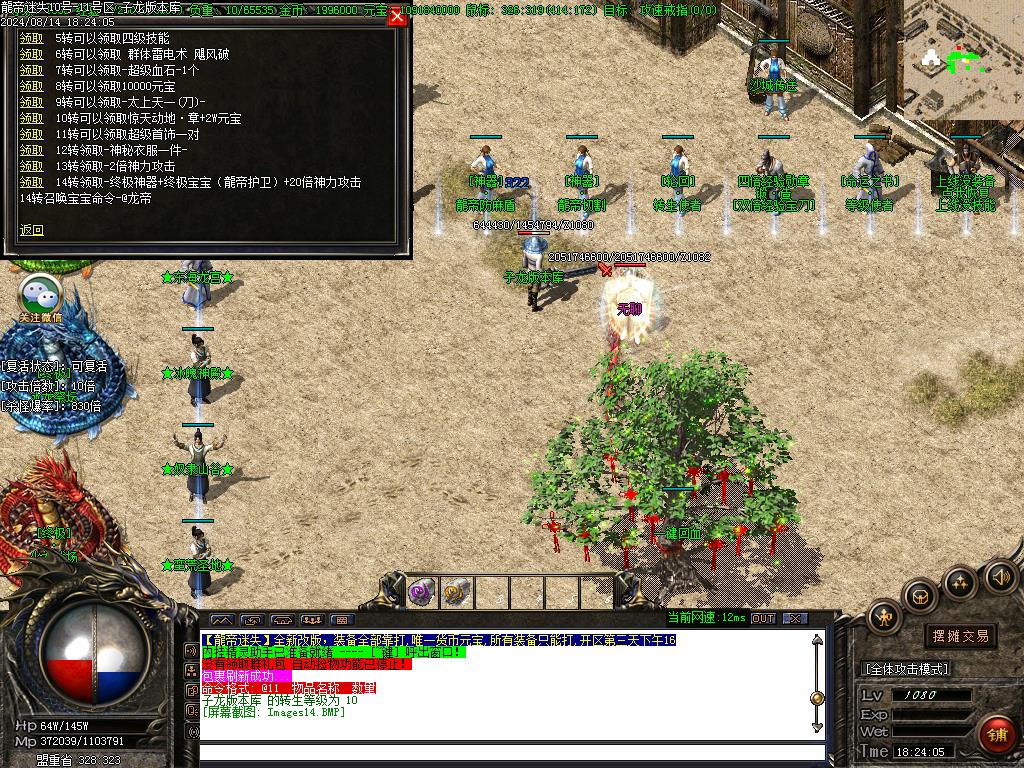Use the purple scroll in the hotbar

click(421, 591)
